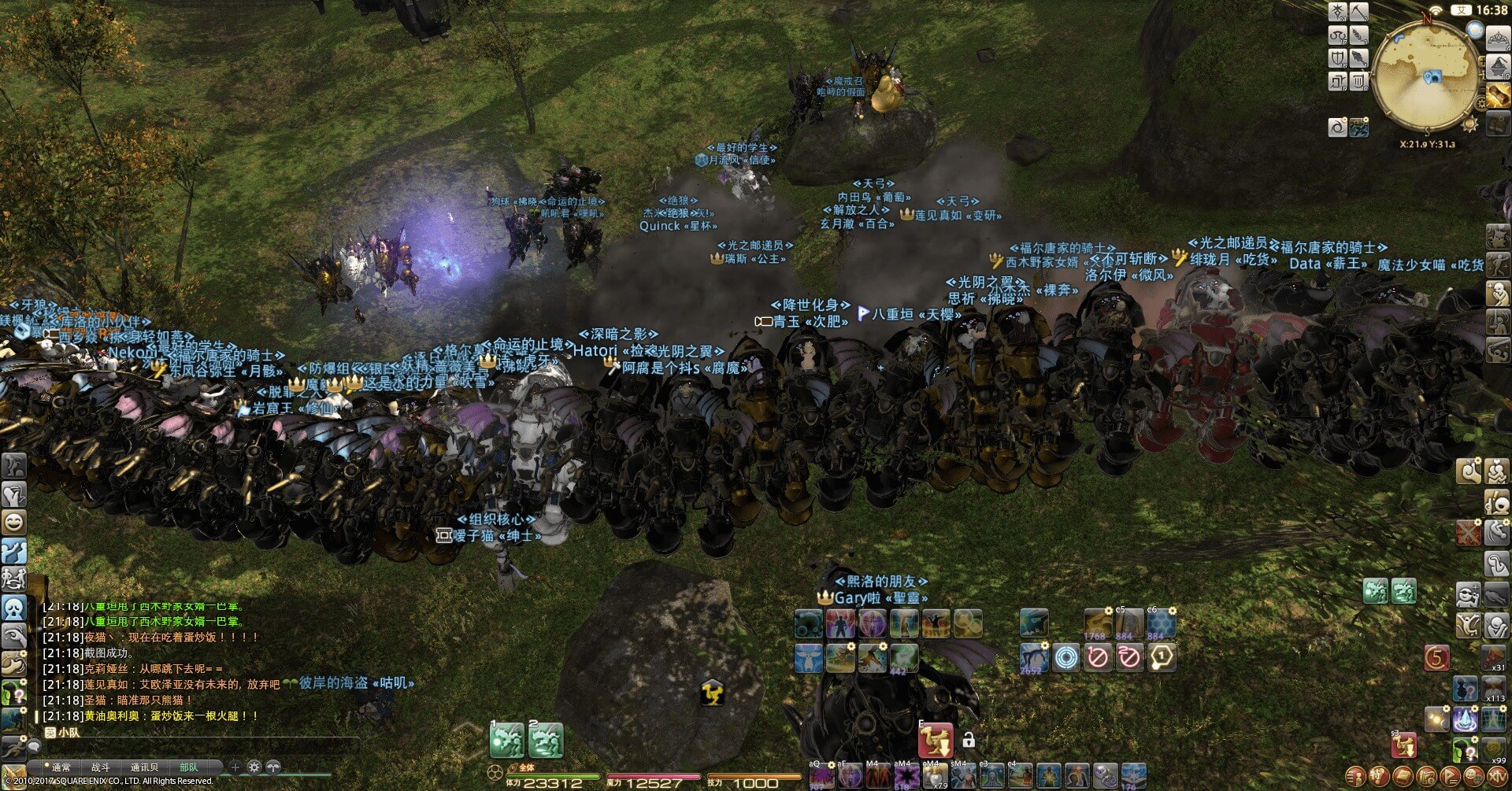Viewport: 1512px width, 791px height.
Task: Switch to the 通常 chat tab
Action: [61, 767]
